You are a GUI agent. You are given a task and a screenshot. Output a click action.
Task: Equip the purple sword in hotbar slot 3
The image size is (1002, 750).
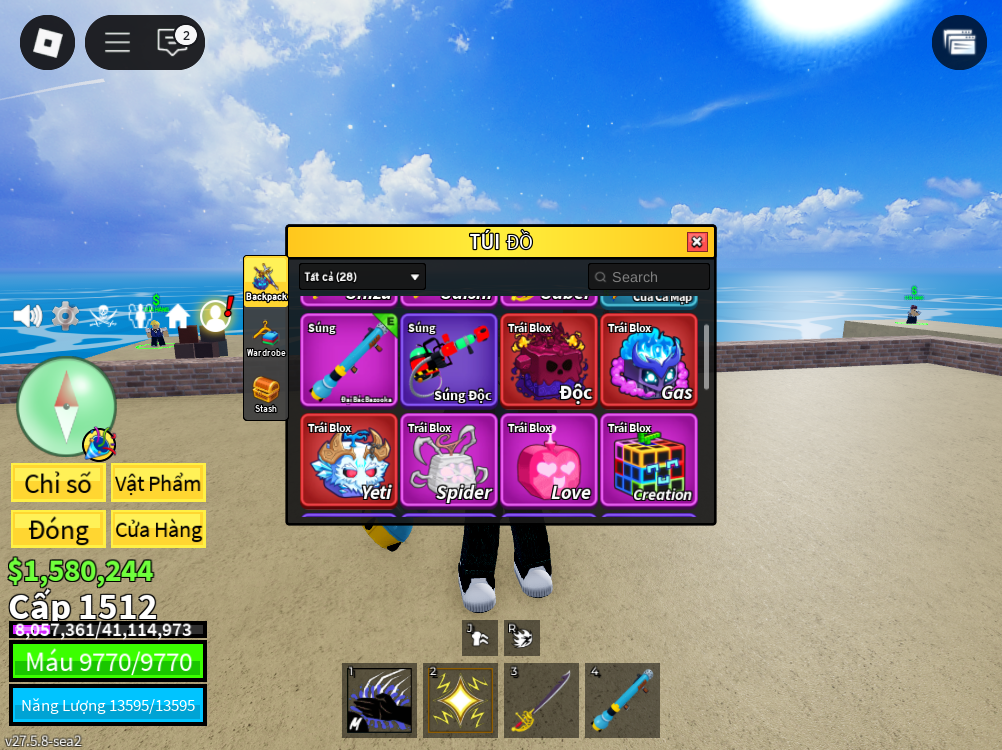point(541,701)
